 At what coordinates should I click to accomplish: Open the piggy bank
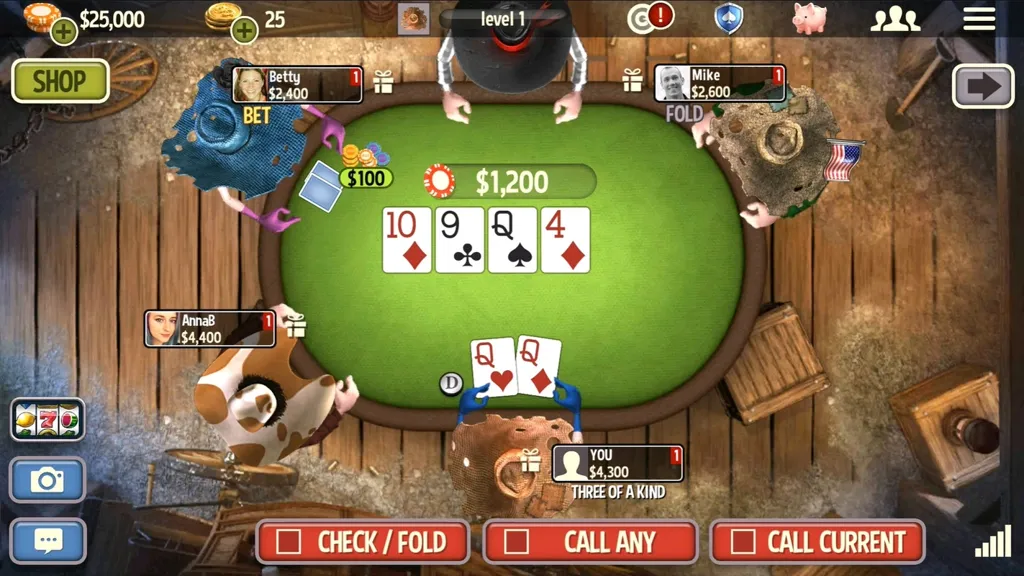(x=809, y=18)
